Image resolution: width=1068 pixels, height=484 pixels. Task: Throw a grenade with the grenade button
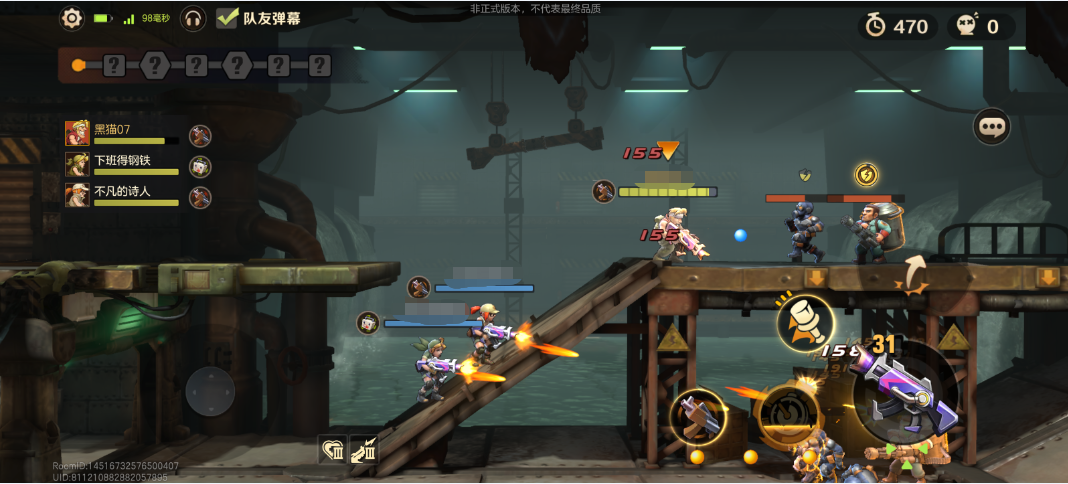[806, 322]
